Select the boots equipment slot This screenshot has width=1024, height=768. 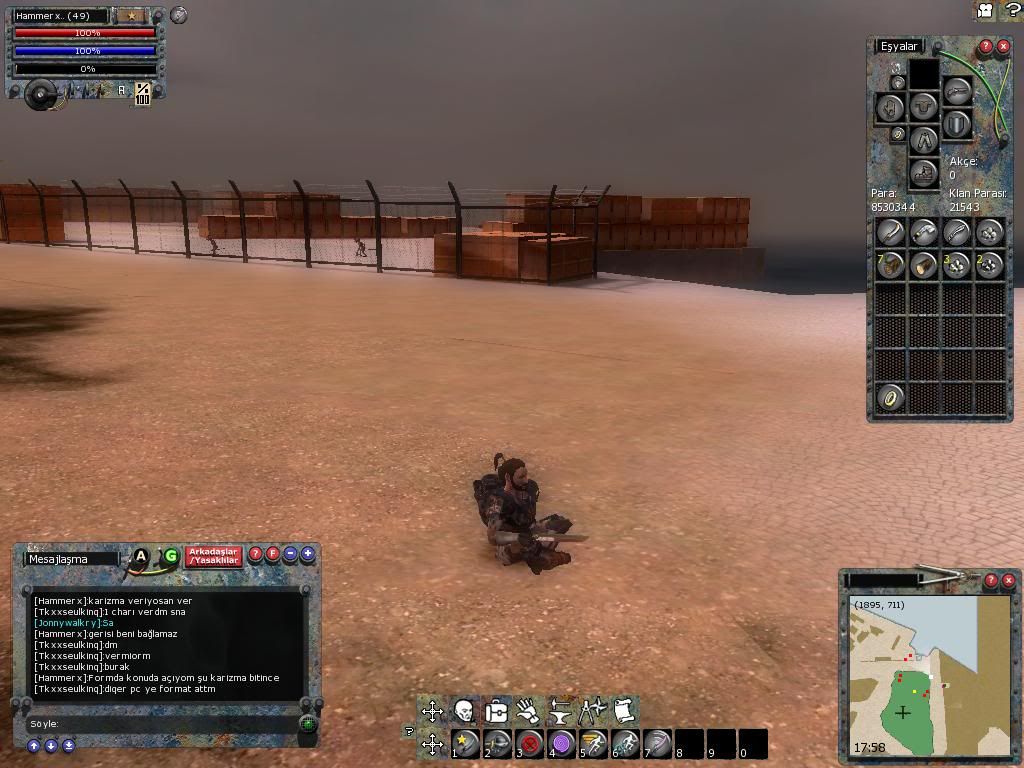coord(924,172)
